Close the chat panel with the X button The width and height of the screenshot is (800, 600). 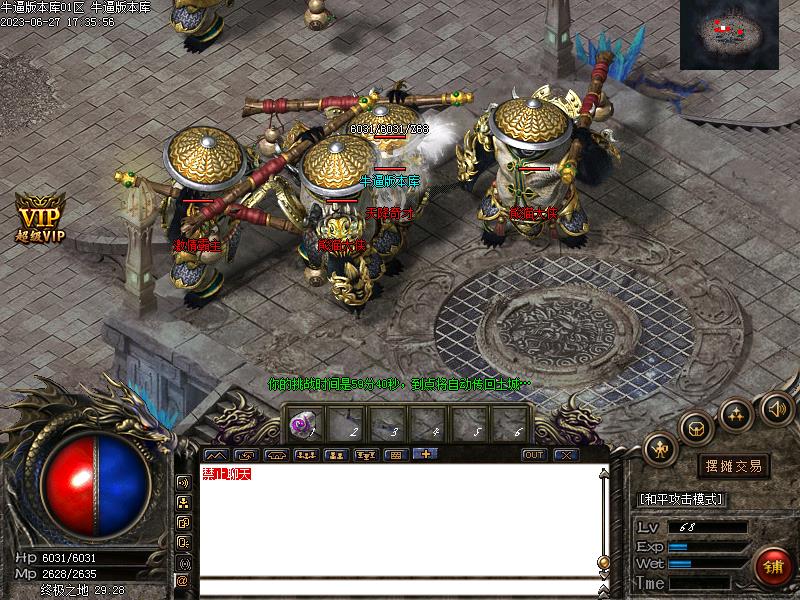tap(566, 455)
